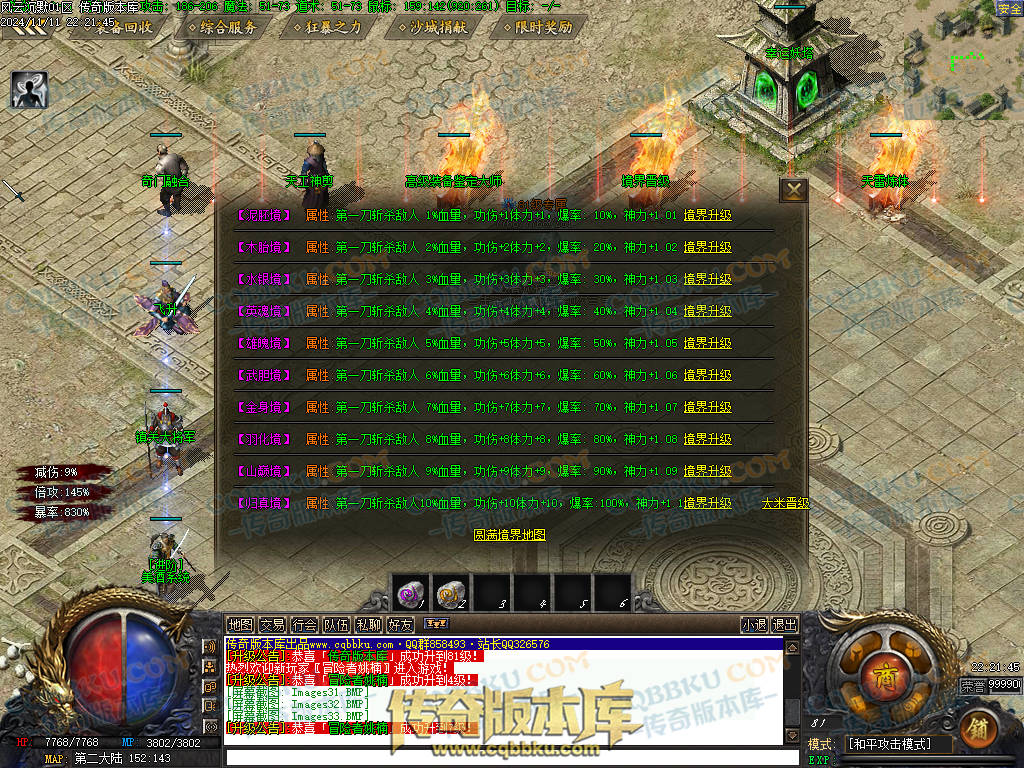Viewport: 1024px width, 768px height.
Task: Click the 地图 map button
Action: tap(240, 625)
